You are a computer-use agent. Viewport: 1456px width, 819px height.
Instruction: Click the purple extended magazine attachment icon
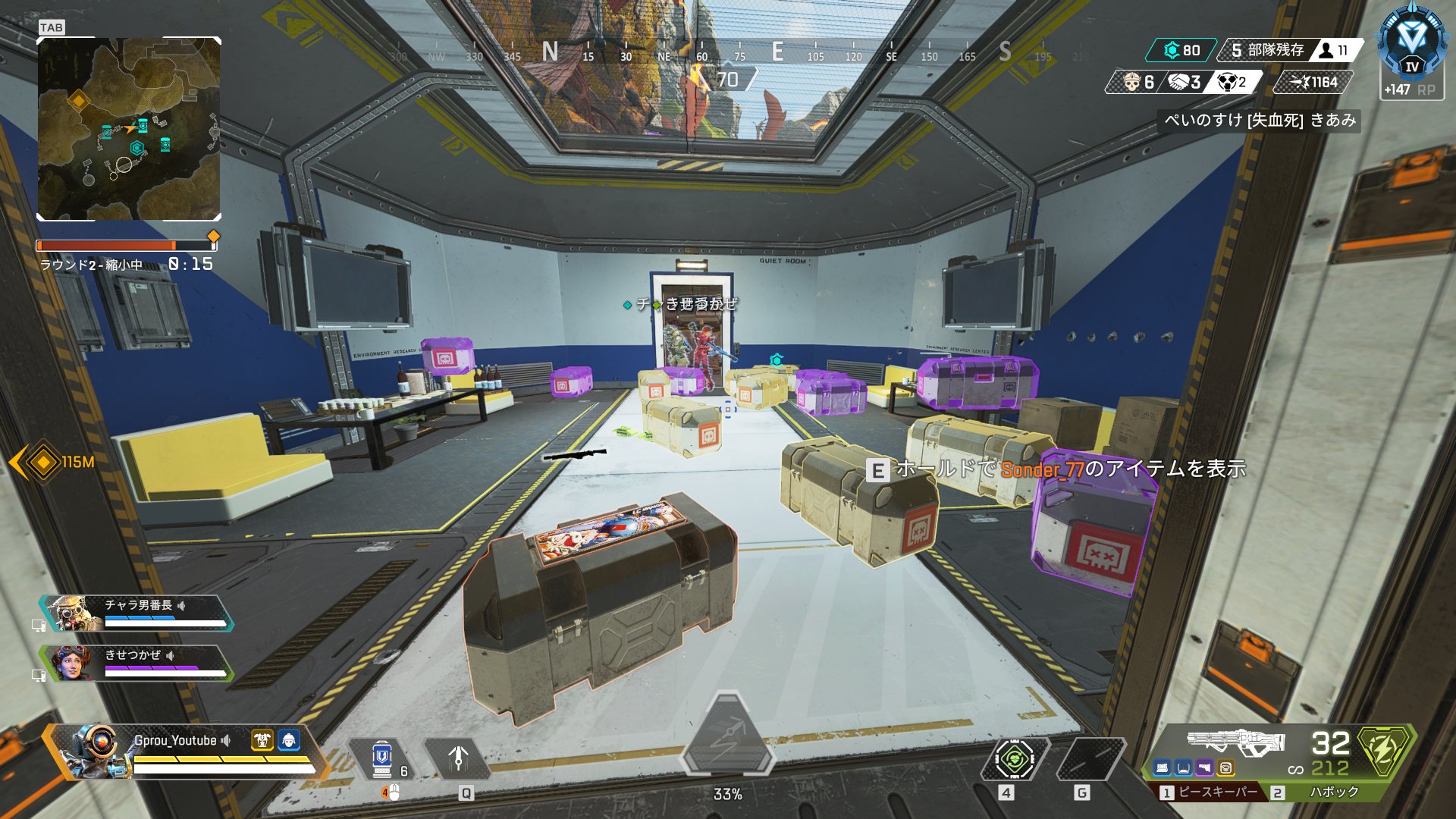[x=1203, y=768]
